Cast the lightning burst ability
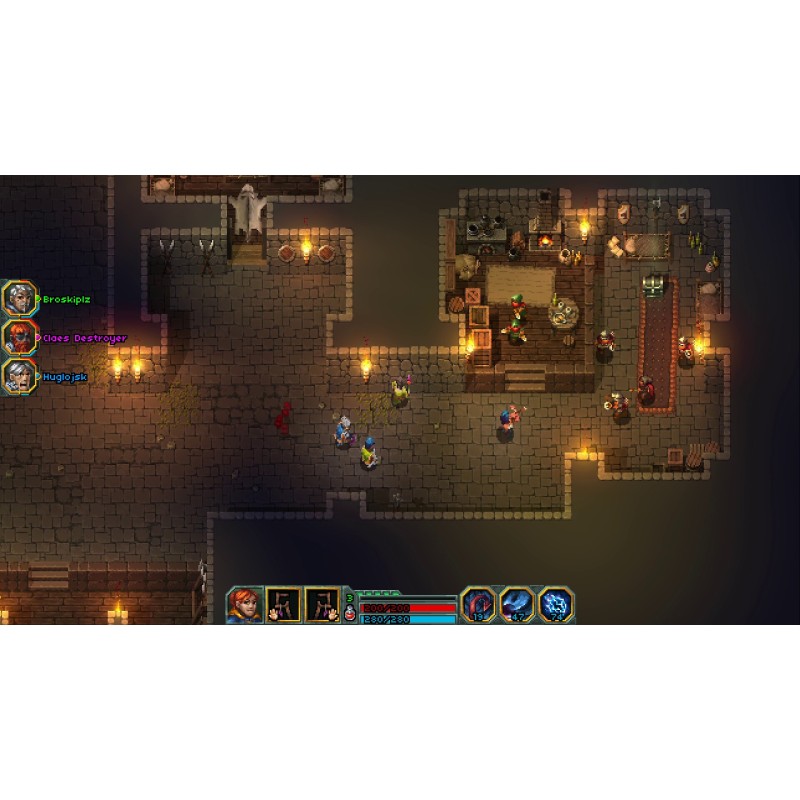 tap(555, 604)
